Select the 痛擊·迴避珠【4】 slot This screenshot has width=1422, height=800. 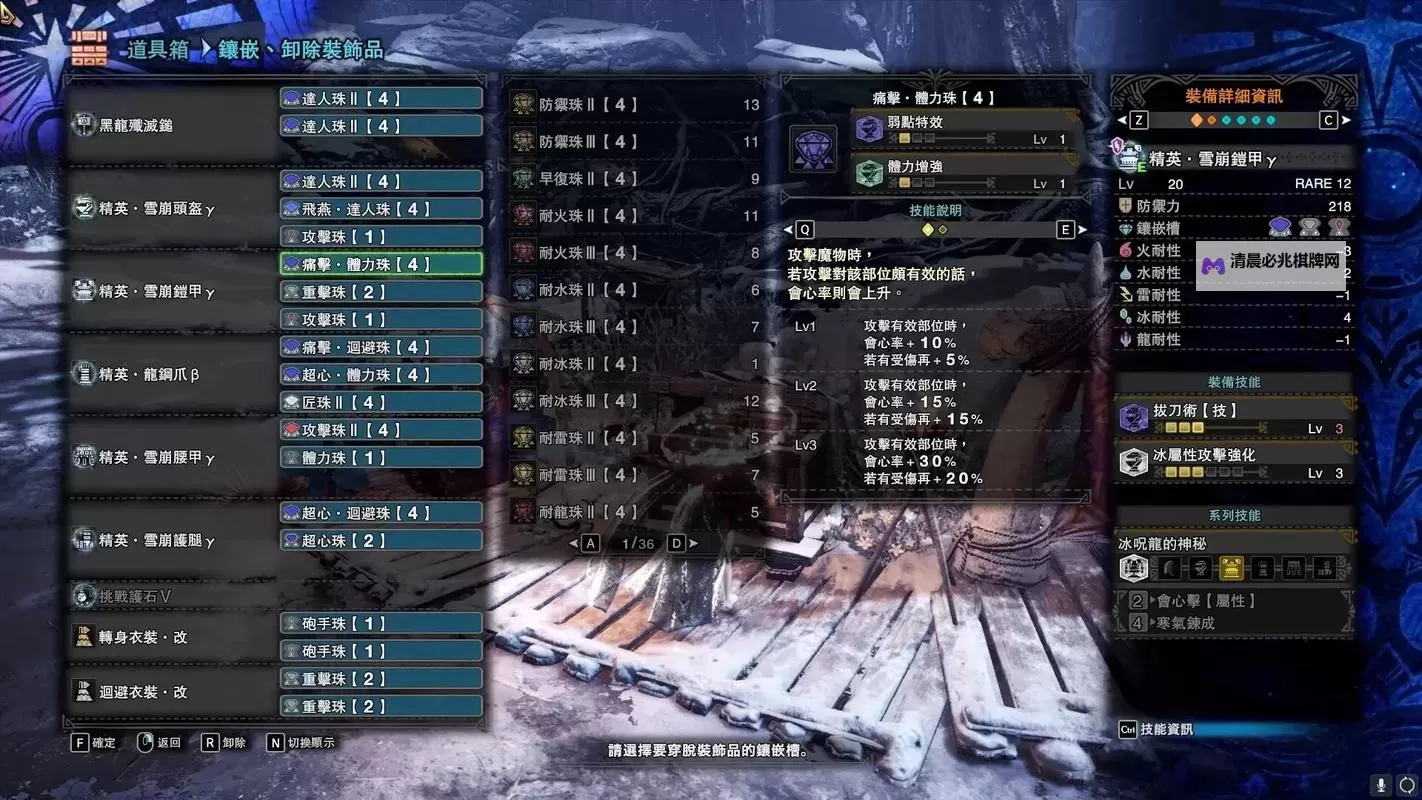[x=381, y=347]
